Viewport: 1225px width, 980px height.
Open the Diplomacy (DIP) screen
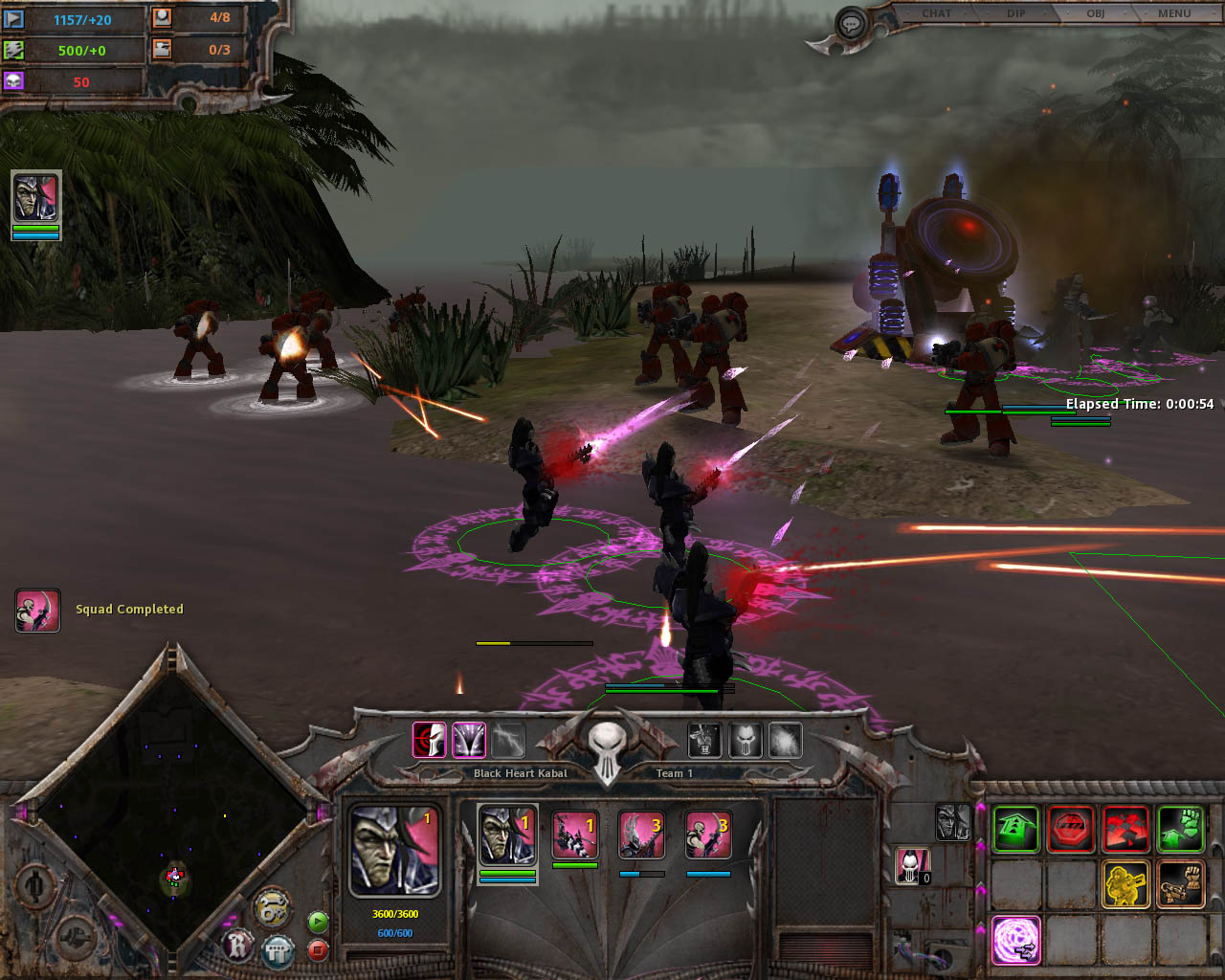pyautogui.click(x=1015, y=13)
